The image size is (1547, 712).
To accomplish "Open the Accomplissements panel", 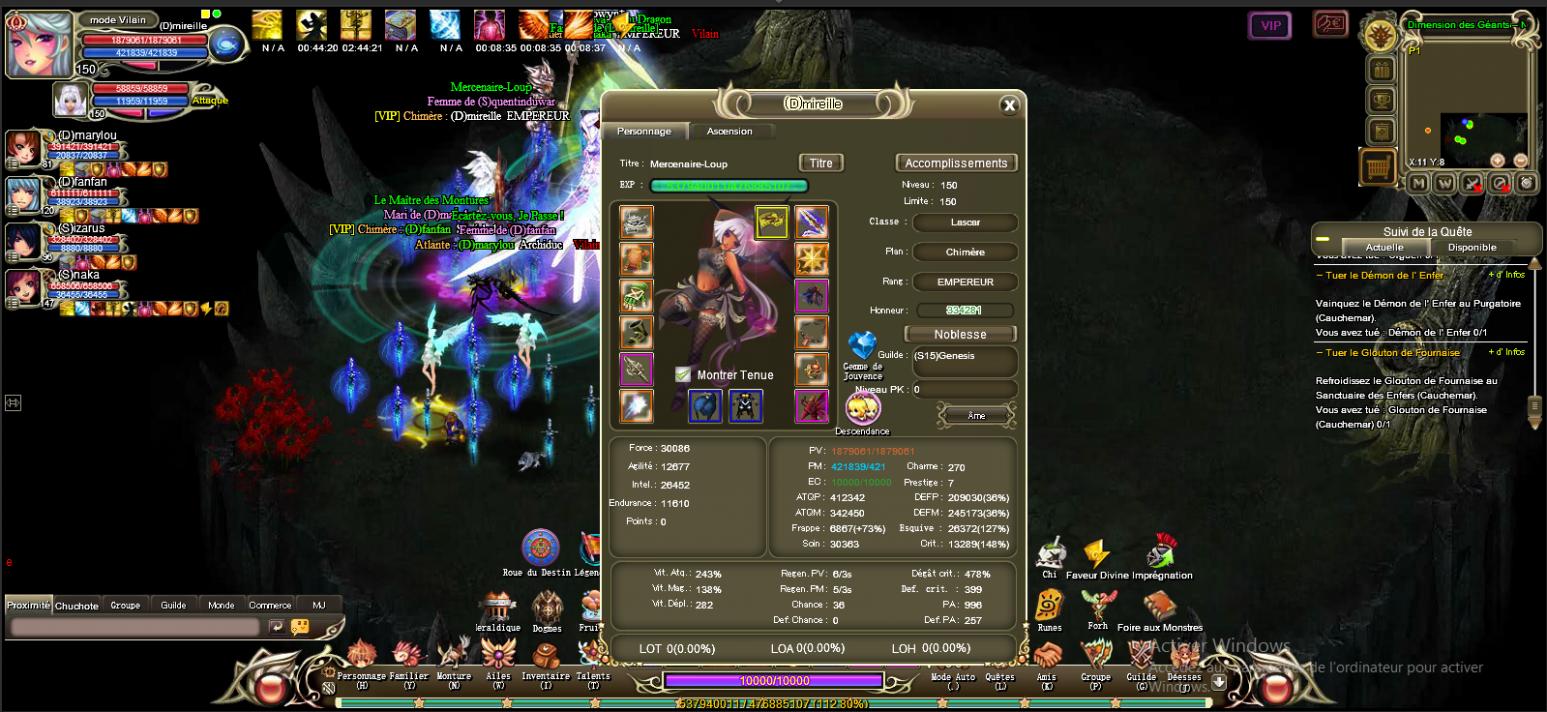I will tap(955, 163).
